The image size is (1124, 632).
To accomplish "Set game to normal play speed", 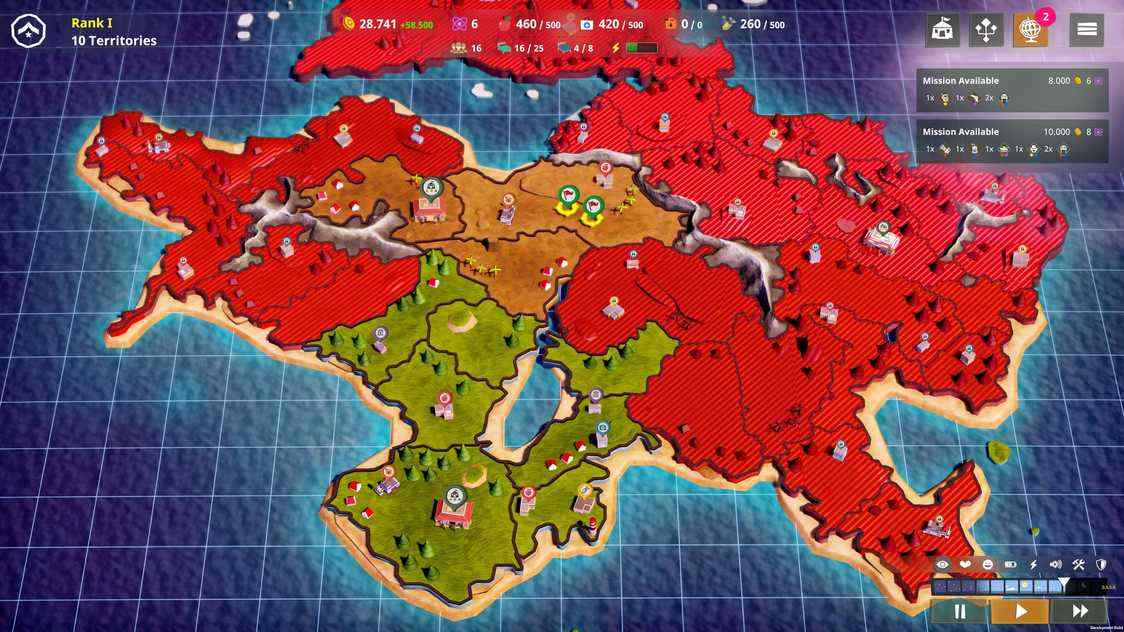I will [x=1020, y=611].
